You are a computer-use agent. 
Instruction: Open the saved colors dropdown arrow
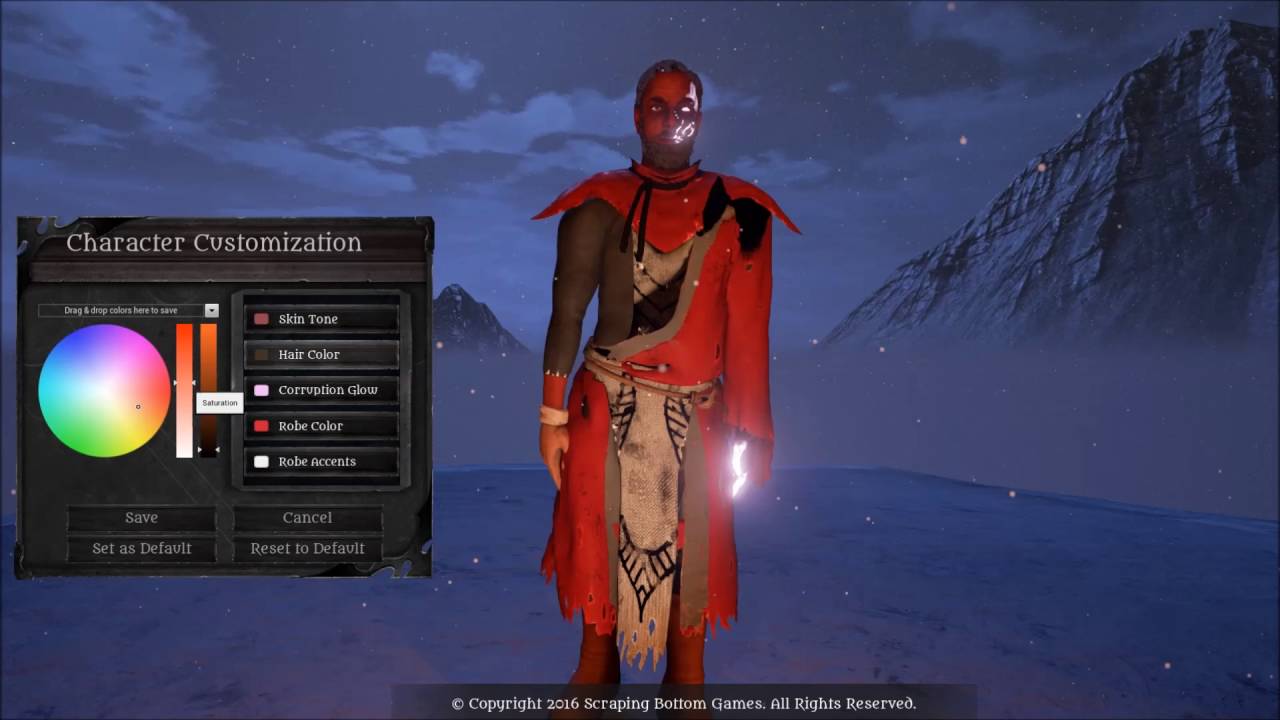211,311
